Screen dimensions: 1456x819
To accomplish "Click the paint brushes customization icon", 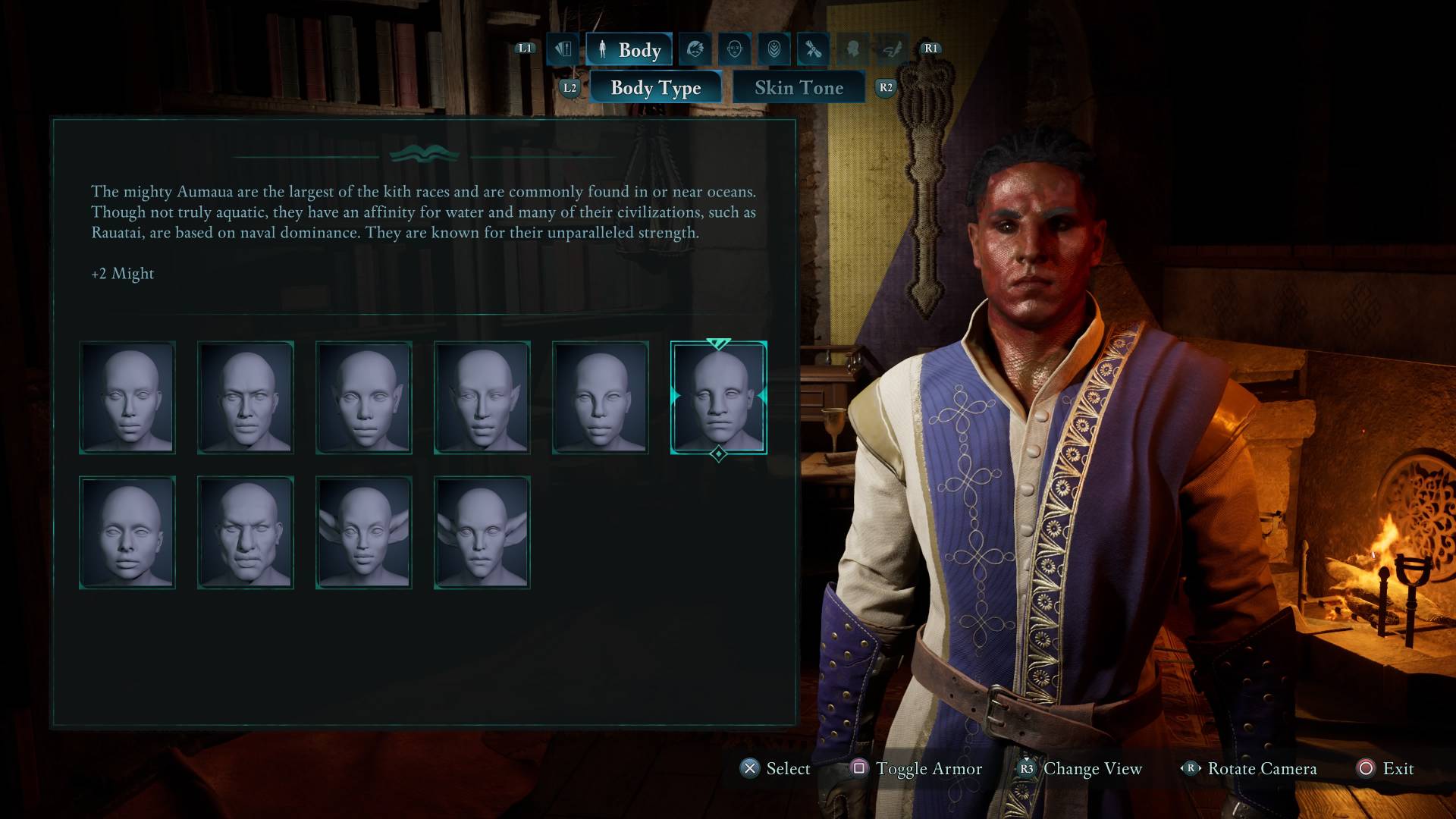I will (811, 49).
